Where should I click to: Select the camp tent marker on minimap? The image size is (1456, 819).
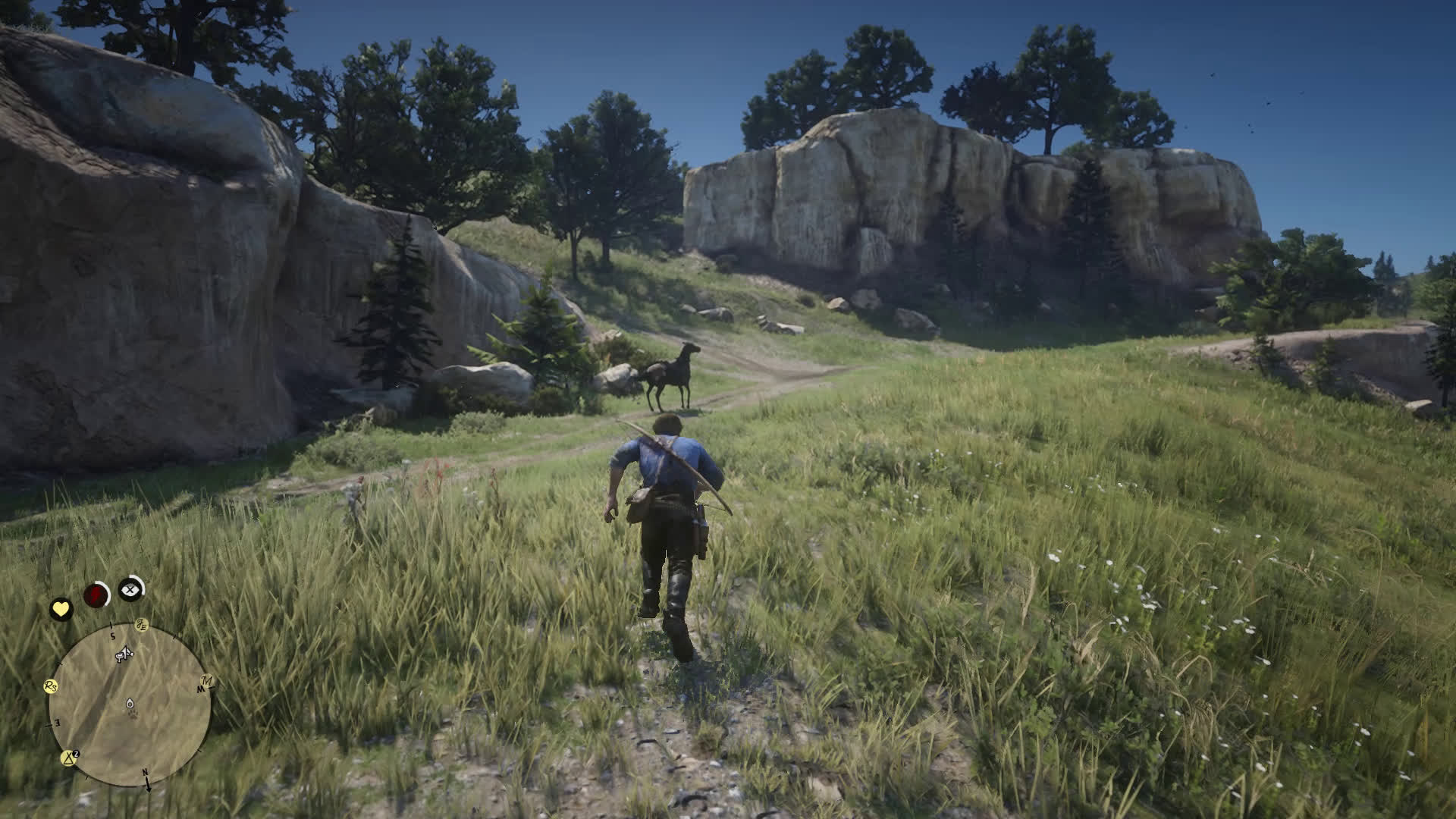click(x=70, y=757)
